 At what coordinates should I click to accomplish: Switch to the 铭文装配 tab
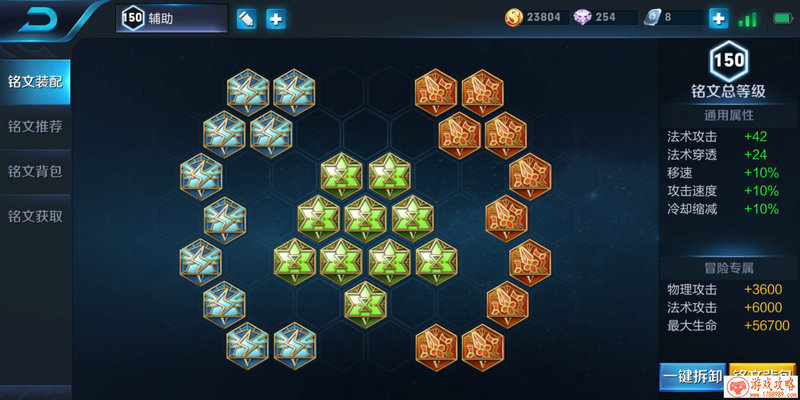click(x=36, y=81)
